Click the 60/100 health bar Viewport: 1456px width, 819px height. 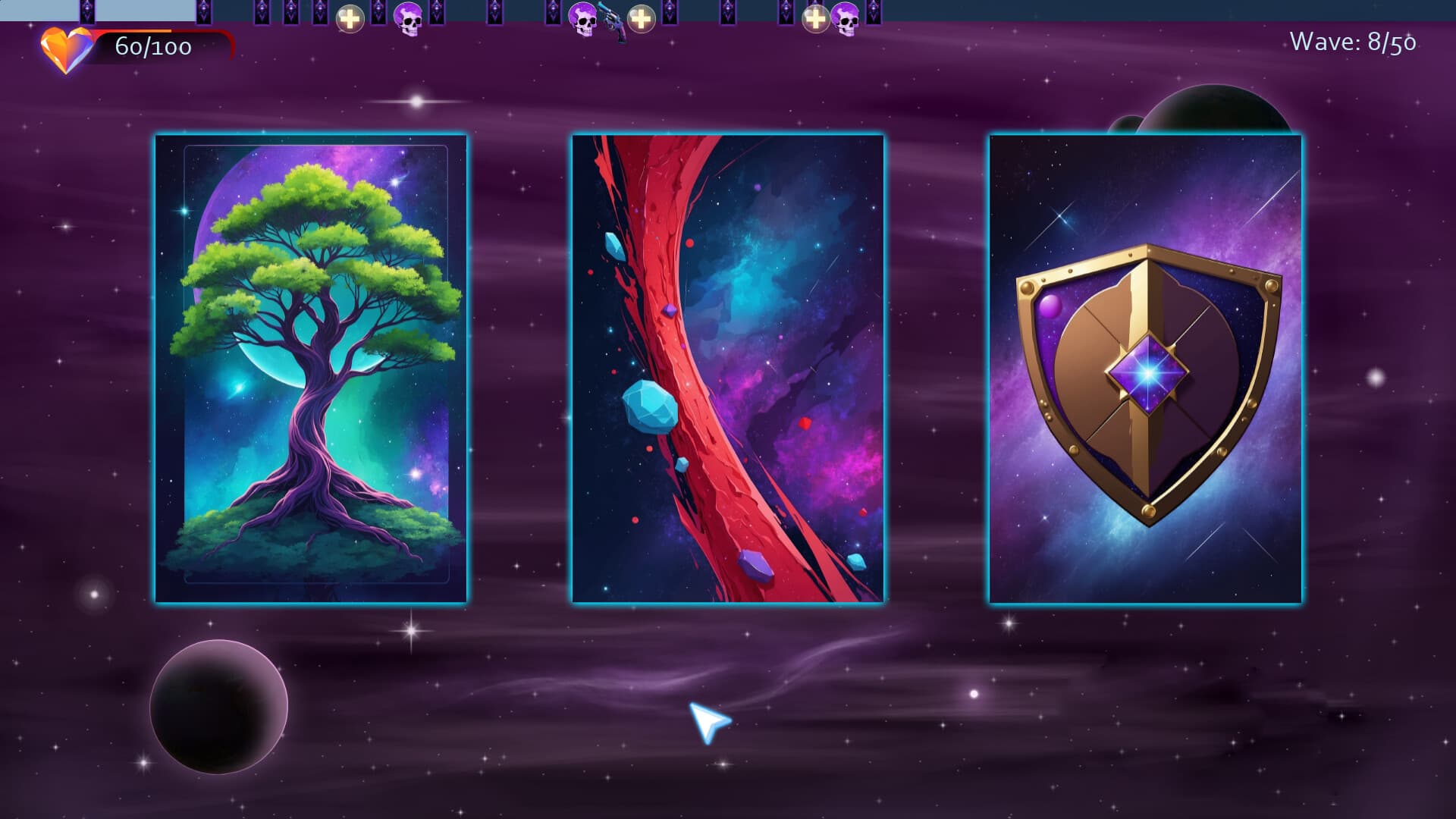[x=152, y=49]
